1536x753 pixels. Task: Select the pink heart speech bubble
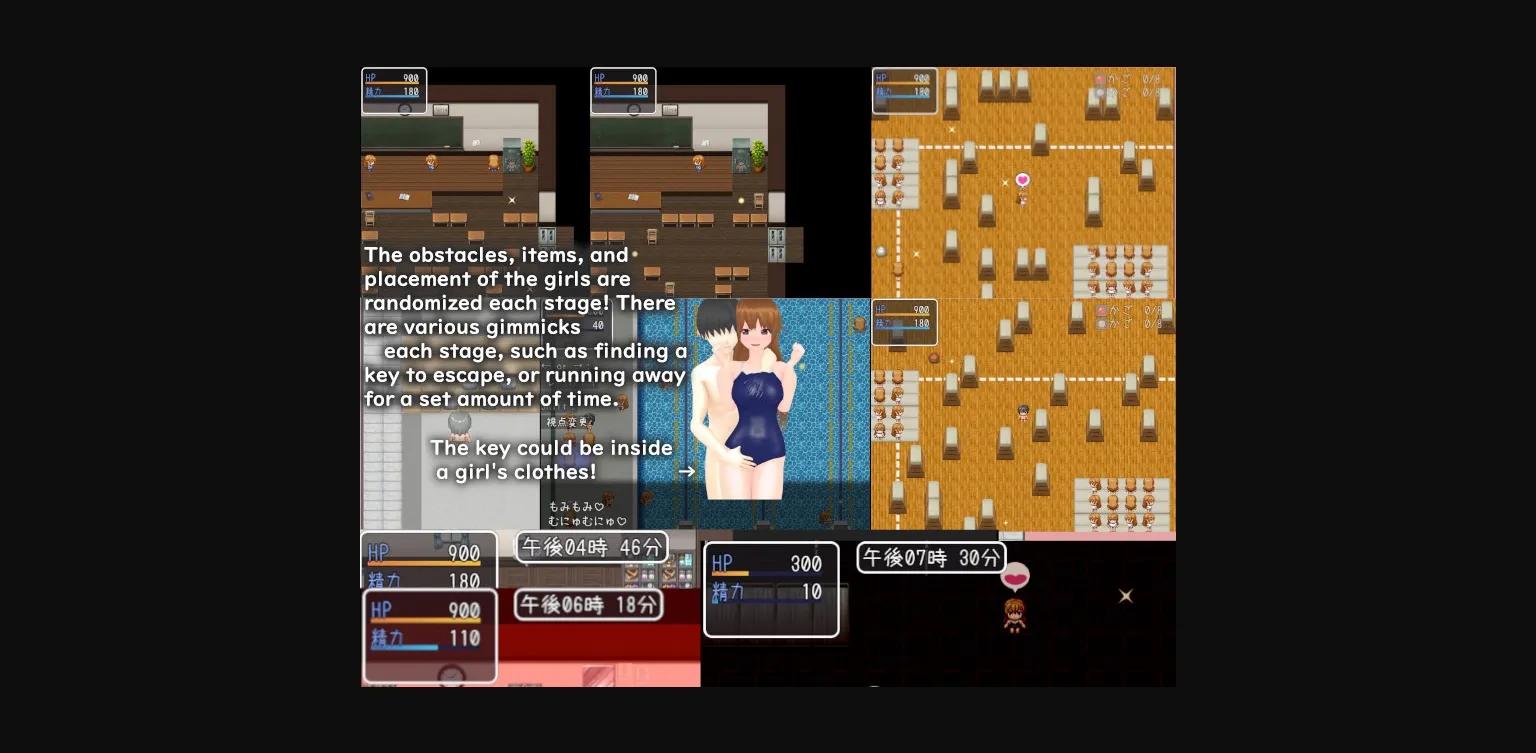coord(1022,180)
